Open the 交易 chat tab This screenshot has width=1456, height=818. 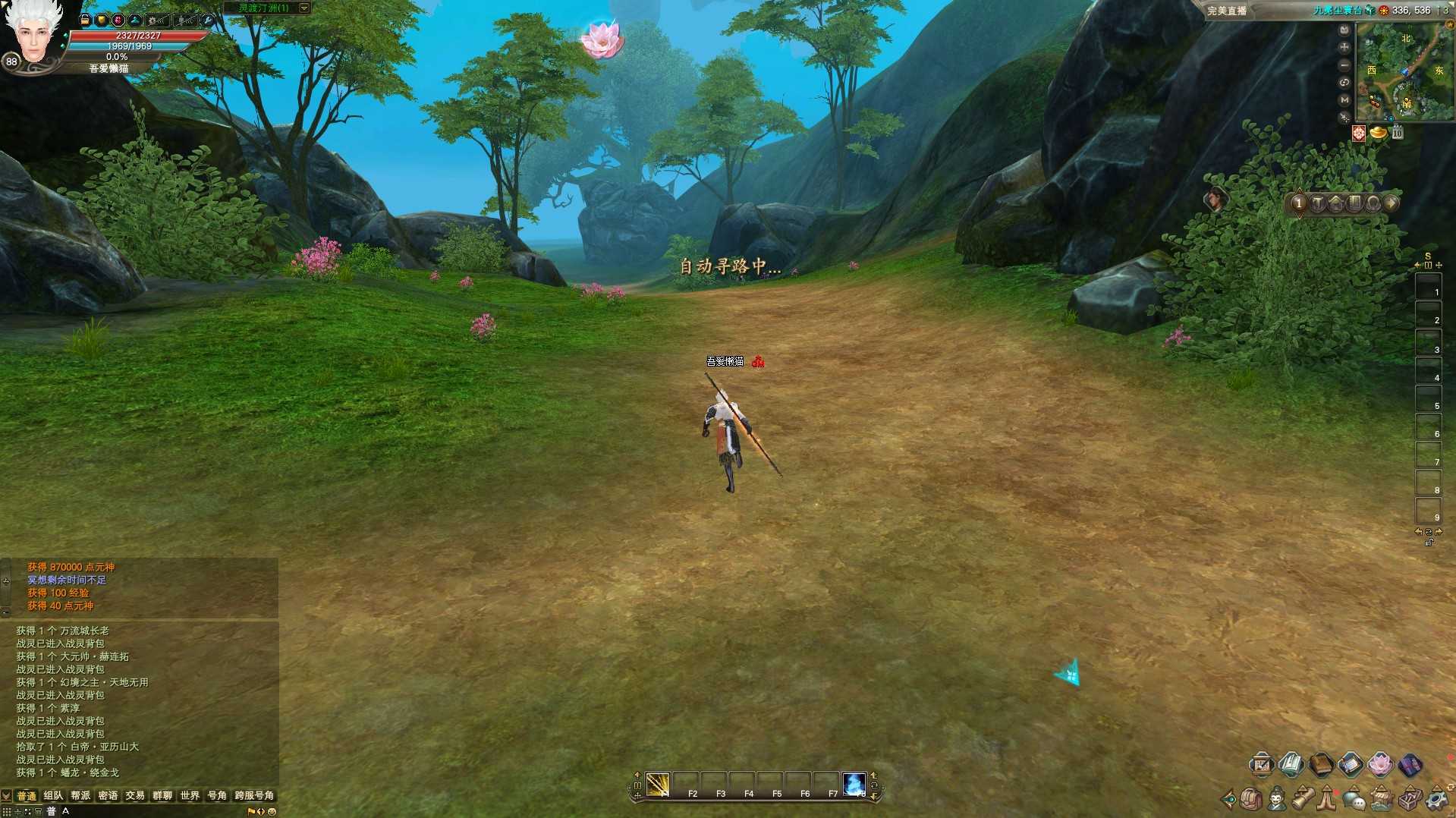coord(135,795)
